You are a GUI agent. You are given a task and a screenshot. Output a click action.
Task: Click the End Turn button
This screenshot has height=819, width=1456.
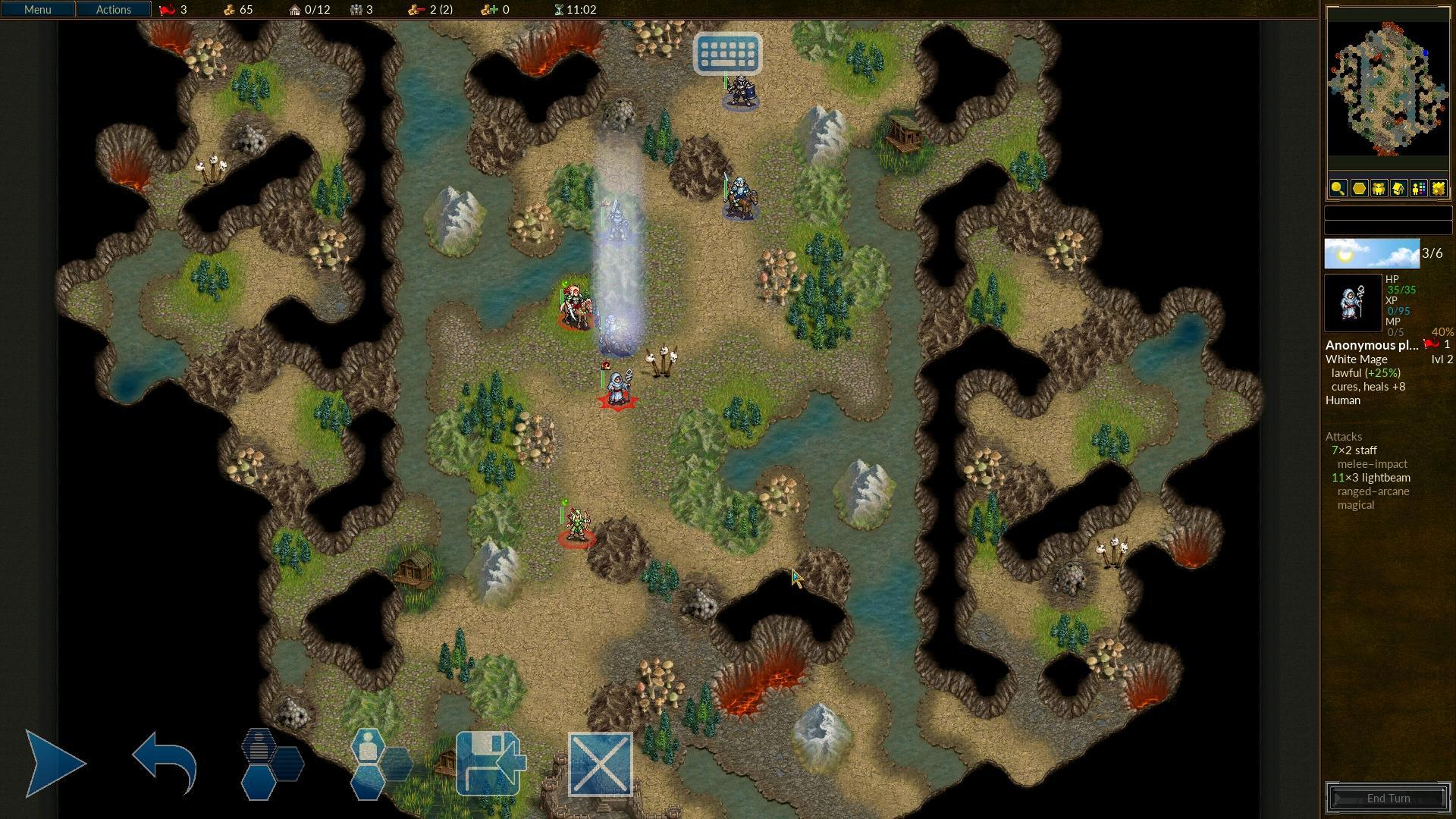1388,798
